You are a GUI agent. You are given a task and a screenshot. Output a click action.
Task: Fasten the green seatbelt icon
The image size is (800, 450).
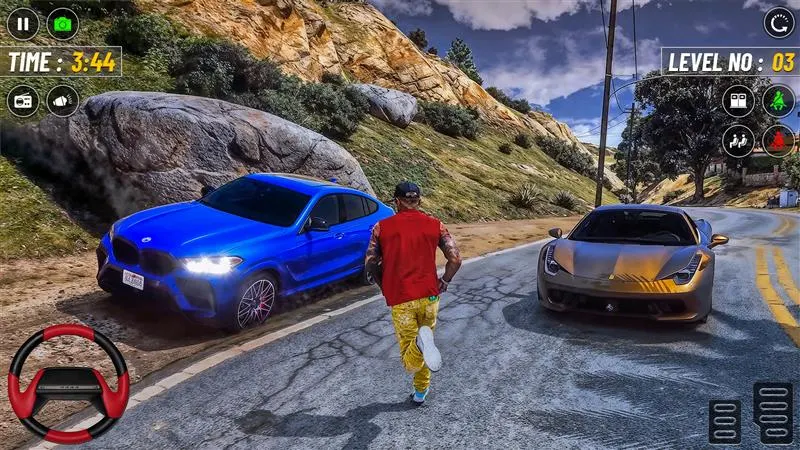778,100
